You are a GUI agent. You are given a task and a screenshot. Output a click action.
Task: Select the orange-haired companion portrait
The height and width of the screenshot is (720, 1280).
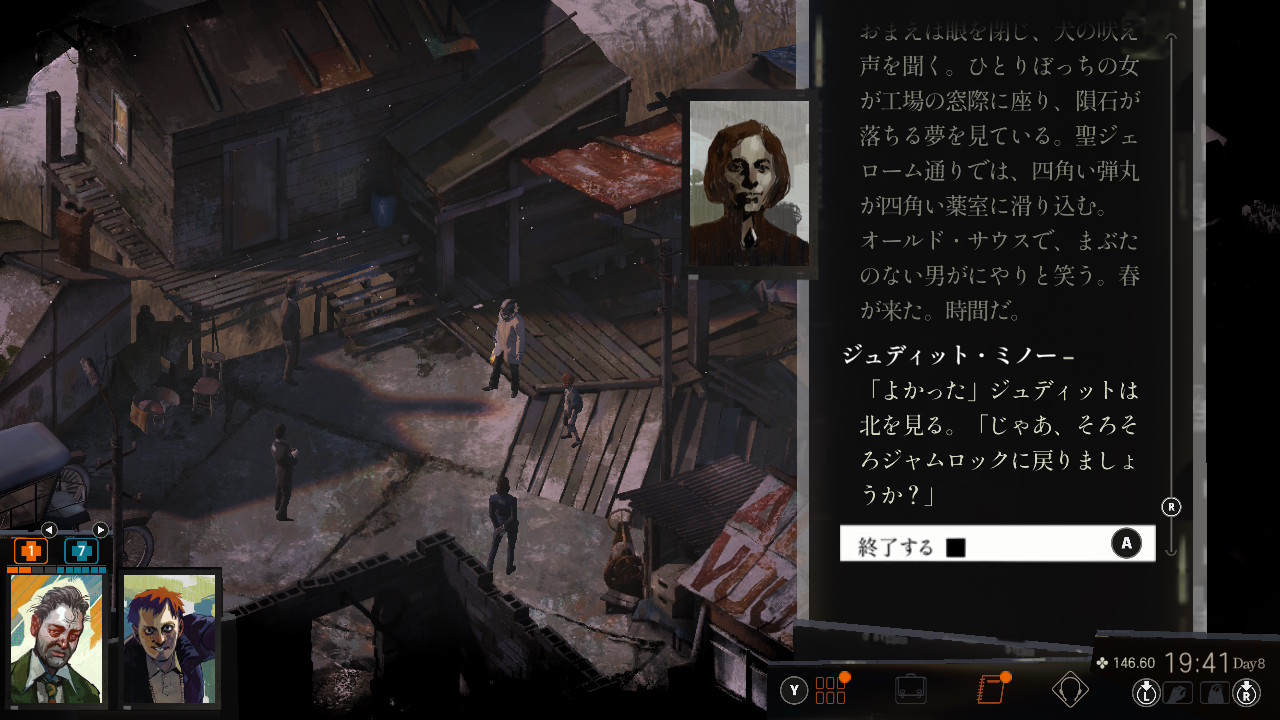[x=169, y=638]
